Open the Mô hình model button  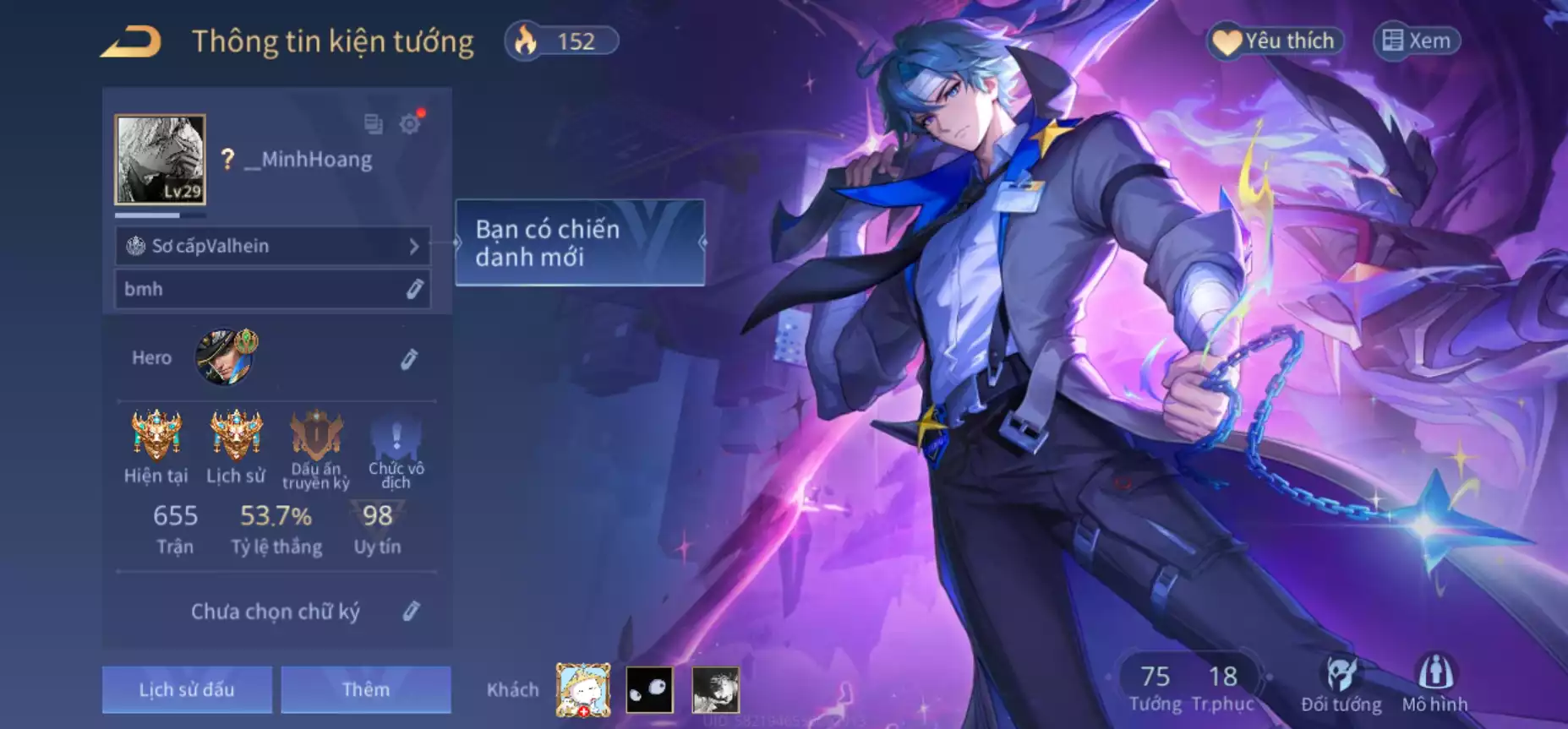tap(1434, 684)
